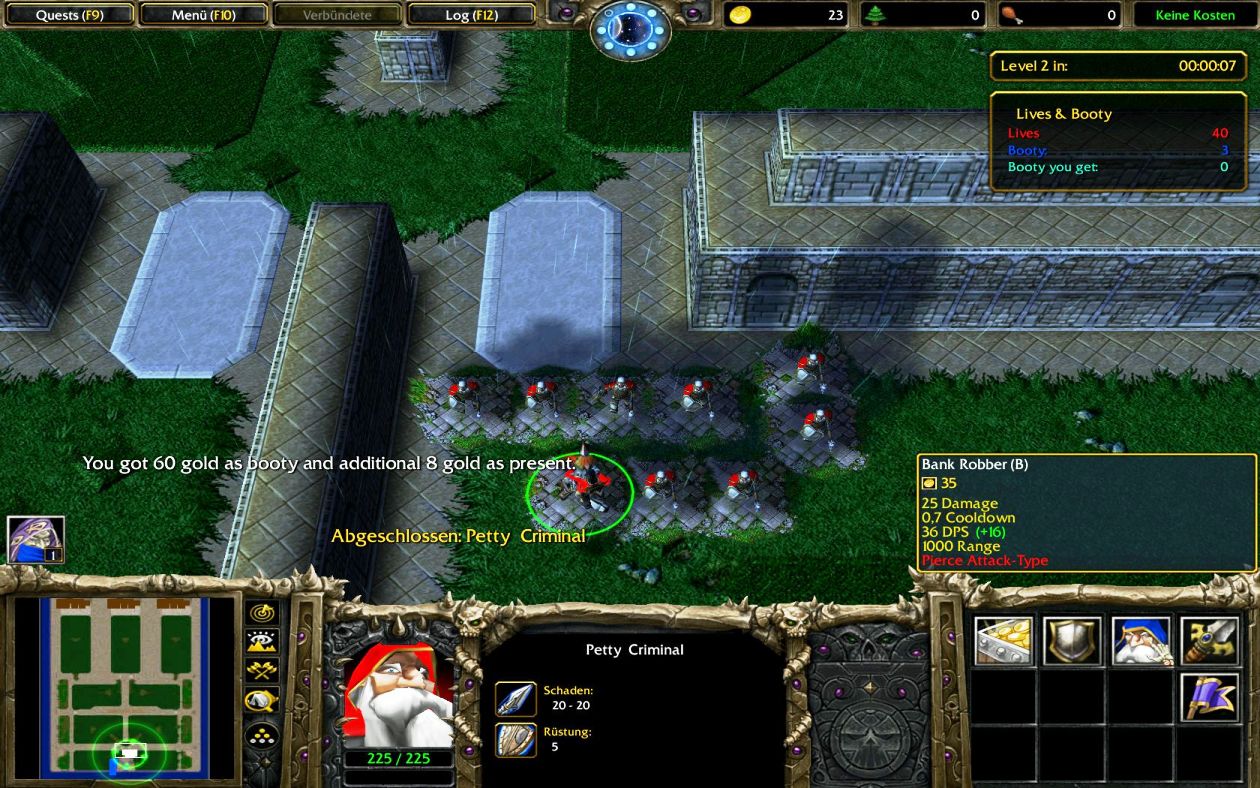Activate the silver shield command icon

pyautogui.click(x=1072, y=641)
